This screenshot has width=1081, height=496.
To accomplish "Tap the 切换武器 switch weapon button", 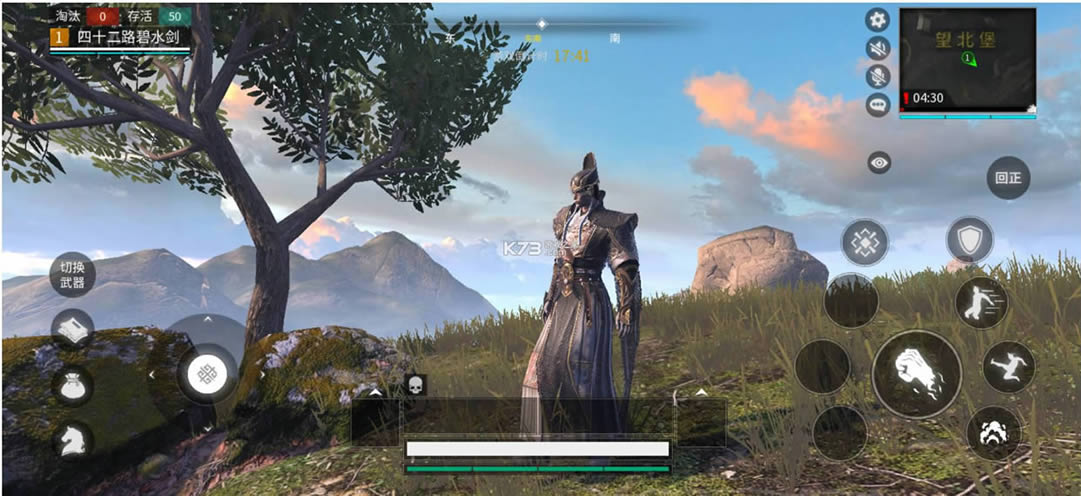I will [72, 273].
